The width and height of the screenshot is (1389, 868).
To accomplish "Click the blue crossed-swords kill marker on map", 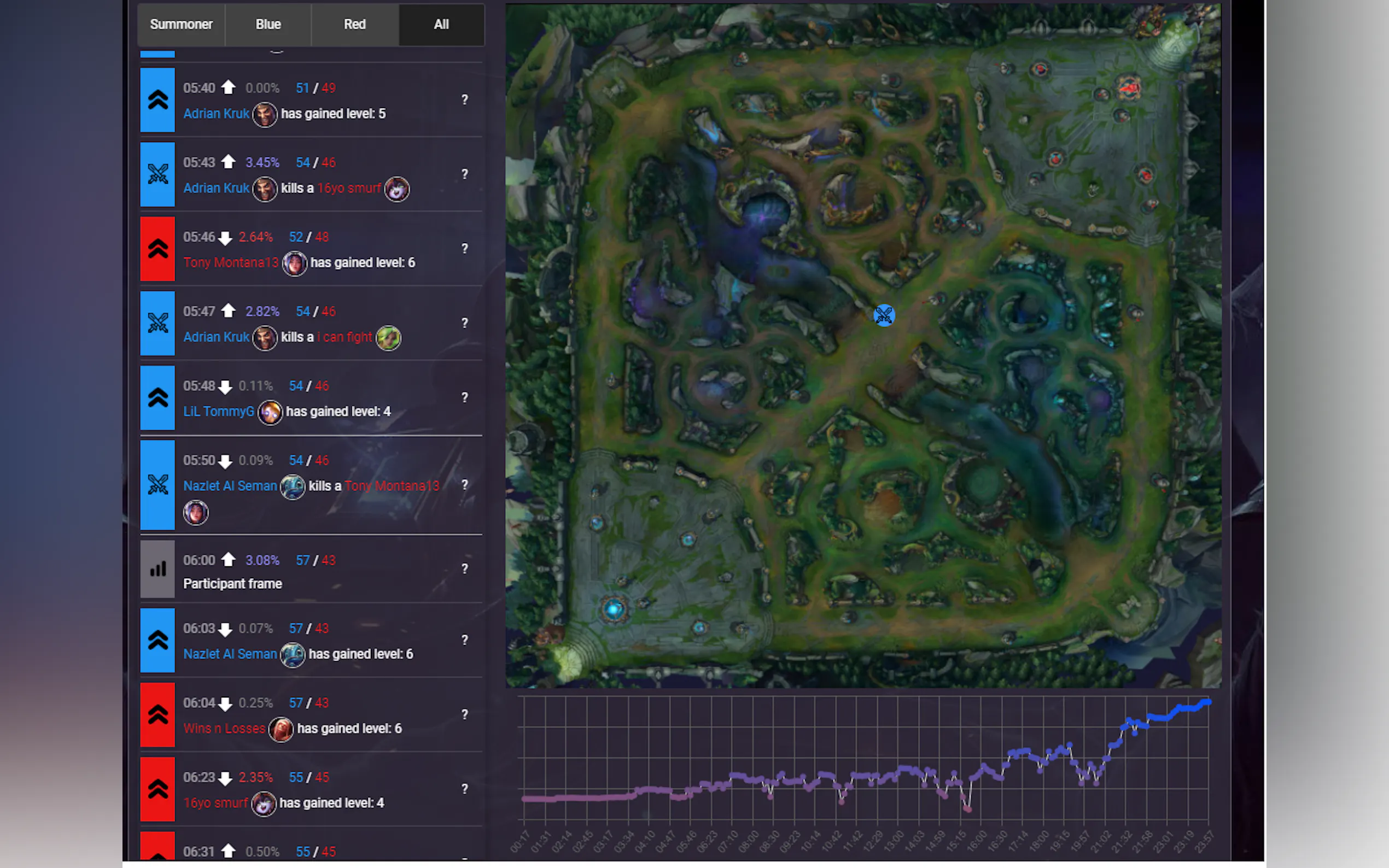I will click(884, 316).
